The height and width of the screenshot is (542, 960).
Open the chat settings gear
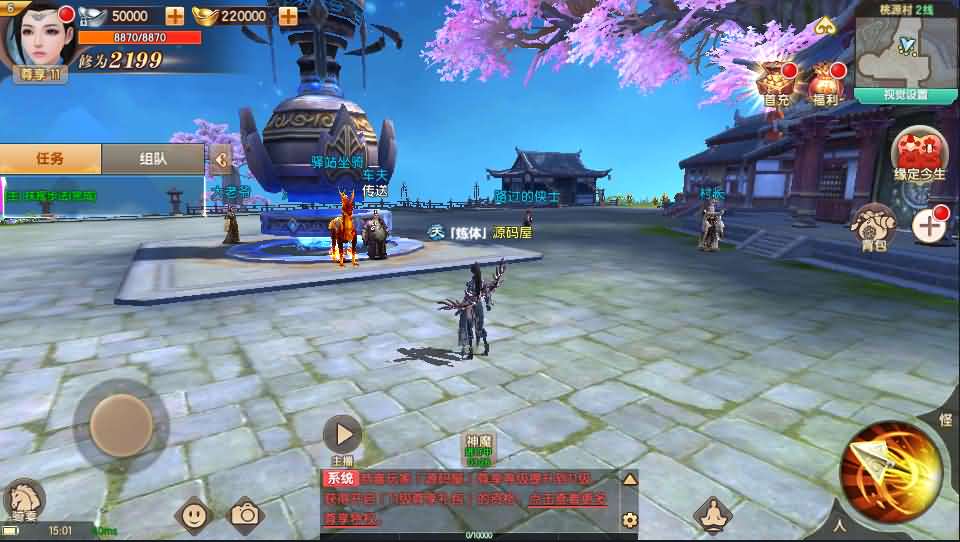(x=629, y=519)
